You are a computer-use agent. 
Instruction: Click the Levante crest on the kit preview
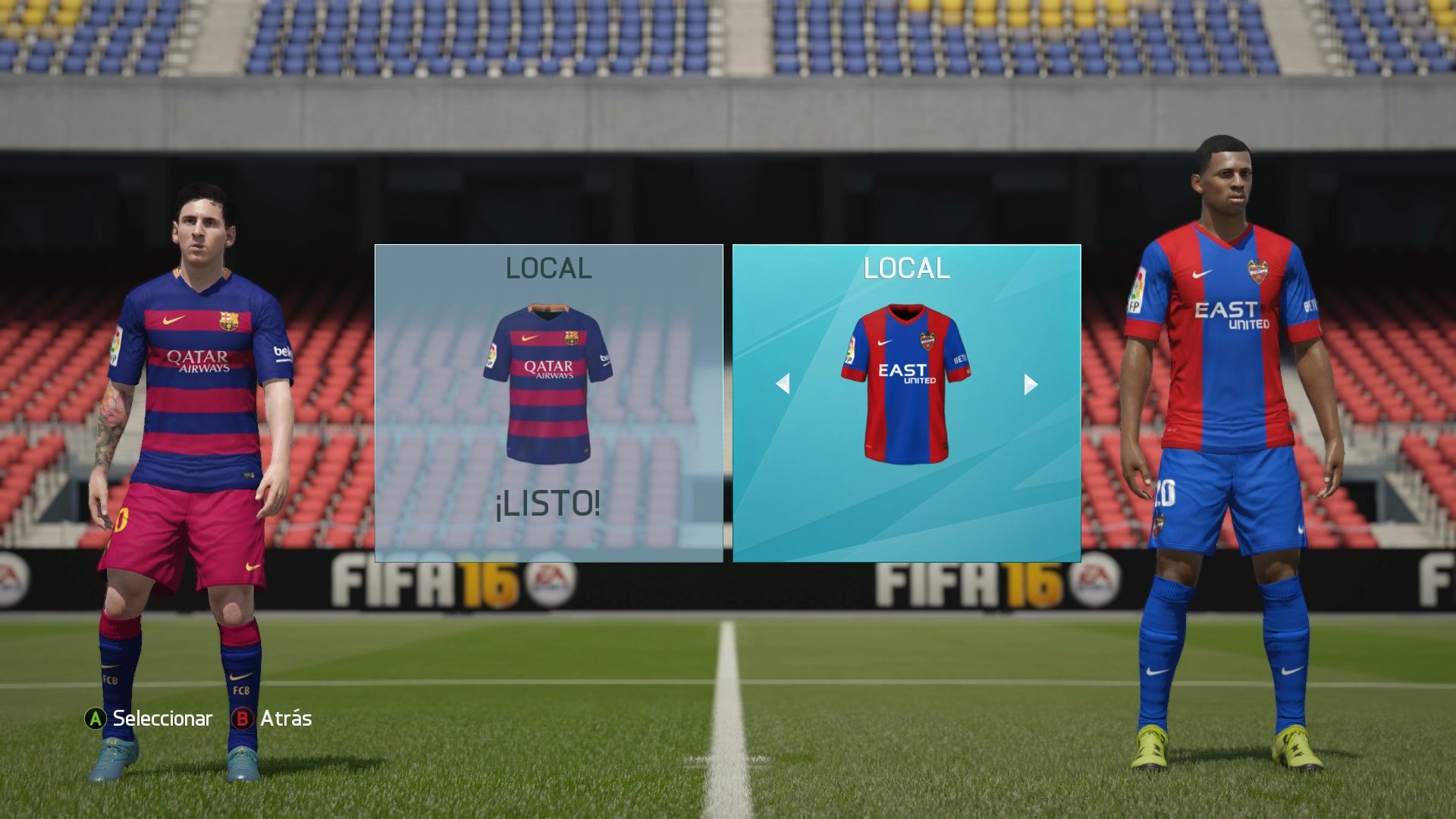tap(927, 341)
